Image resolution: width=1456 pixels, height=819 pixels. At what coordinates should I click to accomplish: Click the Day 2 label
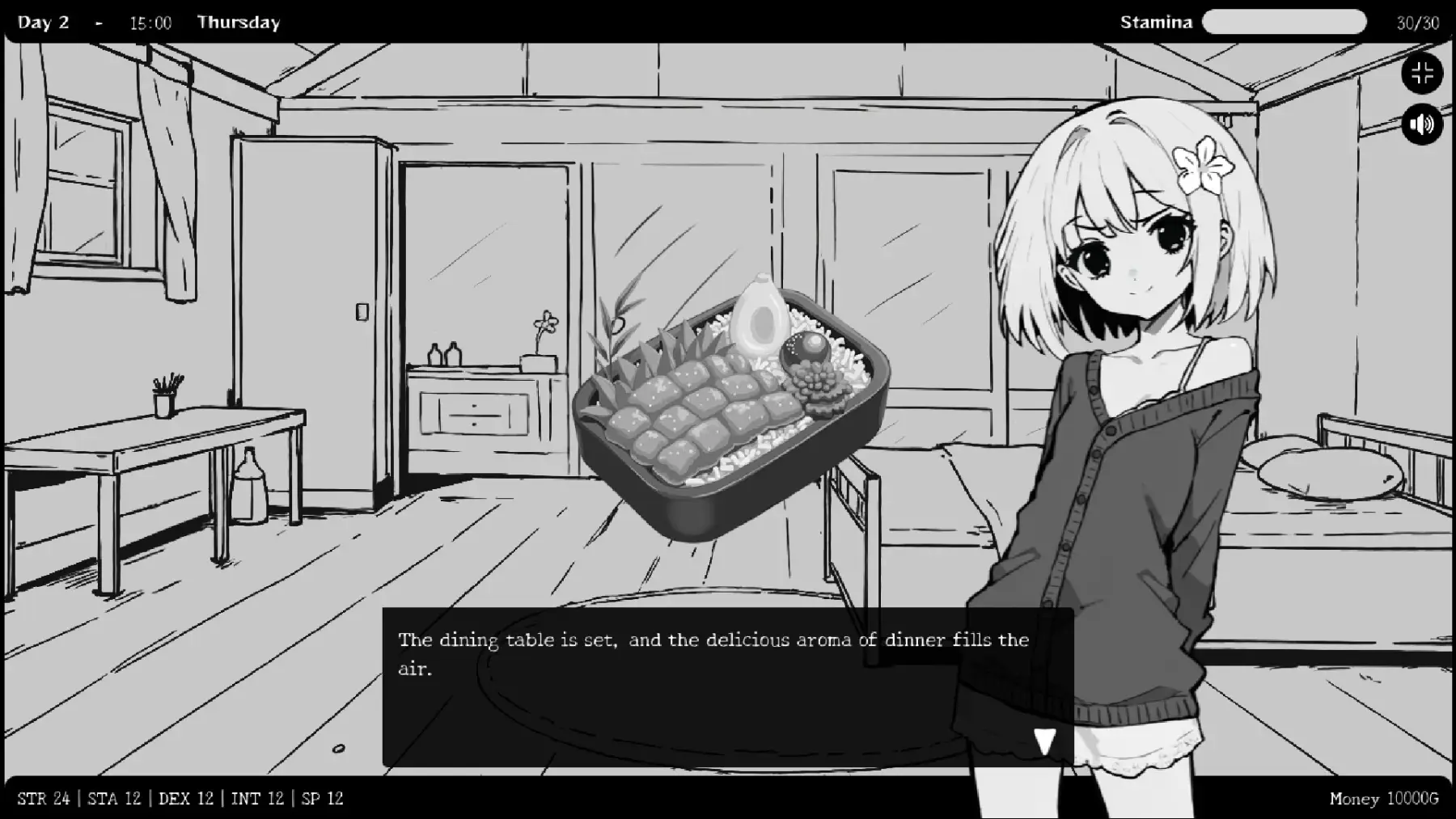pos(44,22)
